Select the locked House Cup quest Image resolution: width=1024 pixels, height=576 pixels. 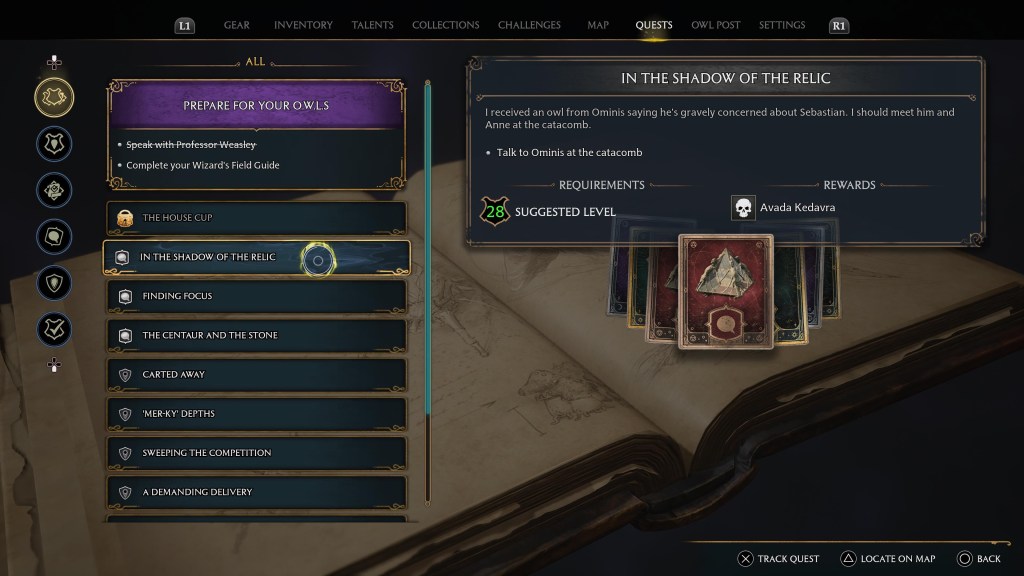coord(256,217)
